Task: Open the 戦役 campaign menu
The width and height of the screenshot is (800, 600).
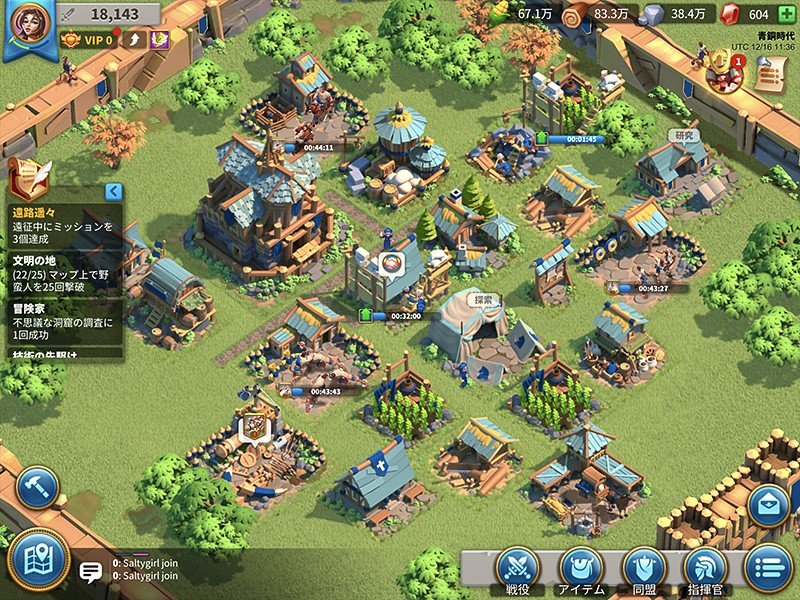Action: (517, 569)
